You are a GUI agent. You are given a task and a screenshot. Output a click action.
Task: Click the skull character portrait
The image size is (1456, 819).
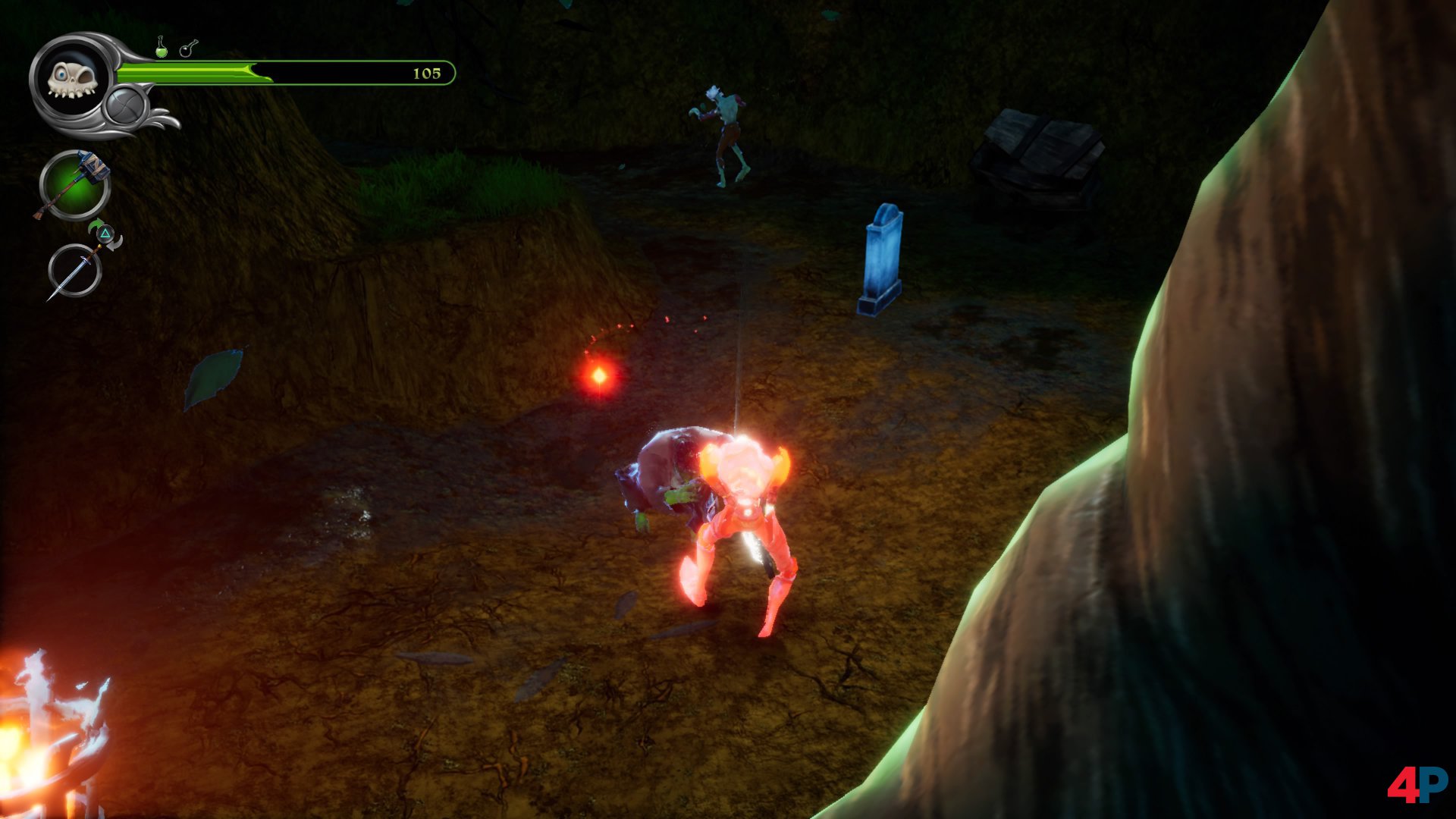click(x=71, y=78)
